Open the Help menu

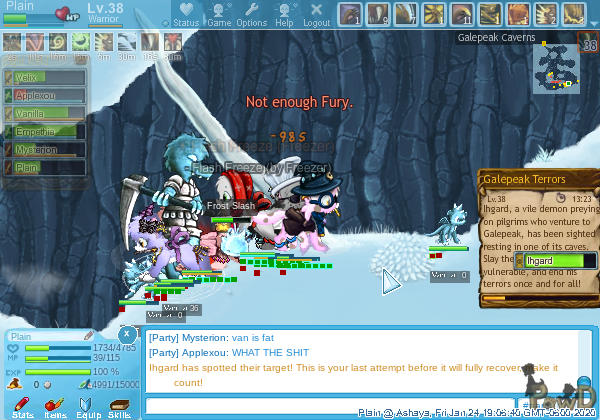pyautogui.click(x=284, y=15)
